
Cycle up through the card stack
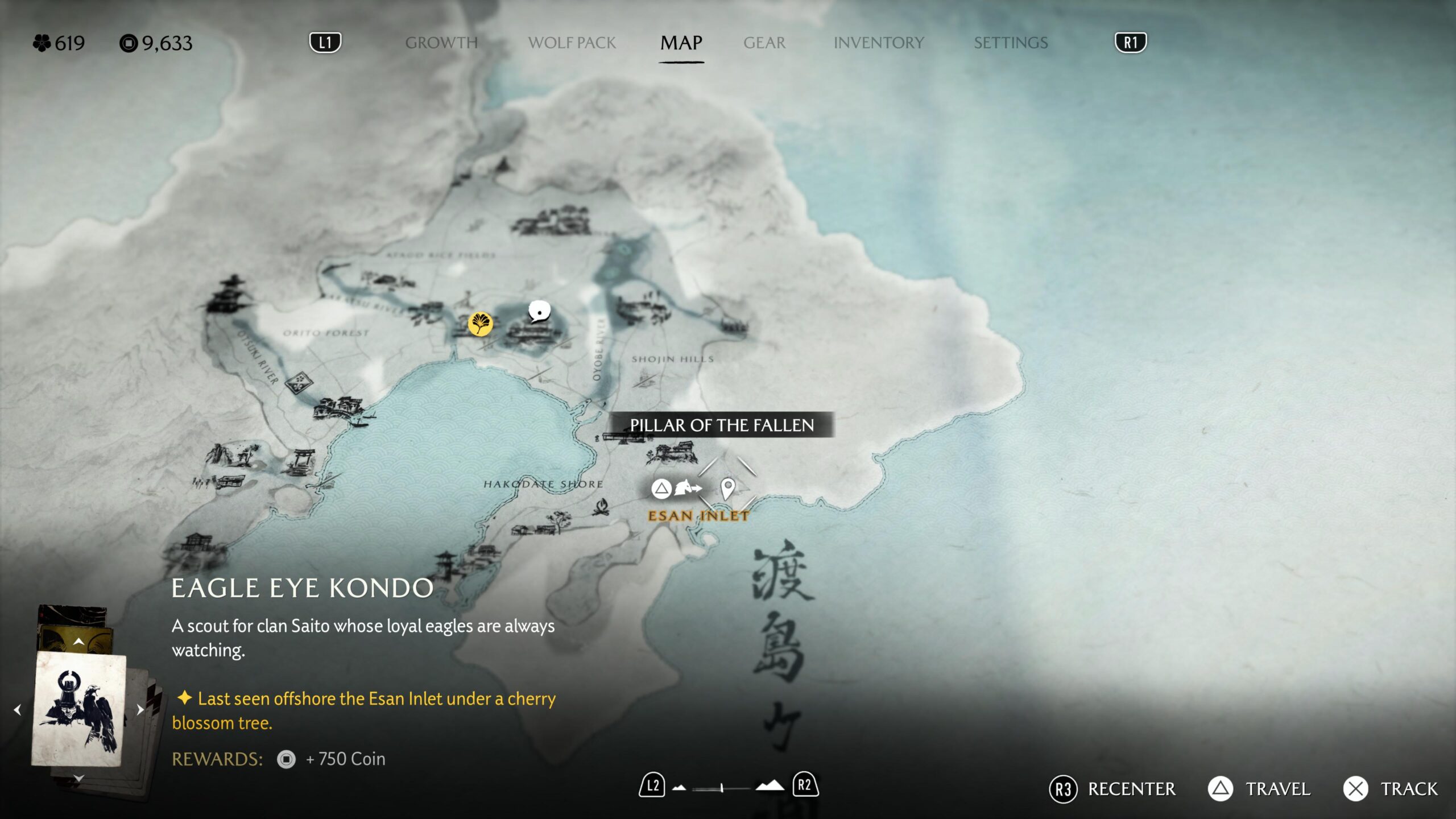pyautogui.click(x=78, y=642)
